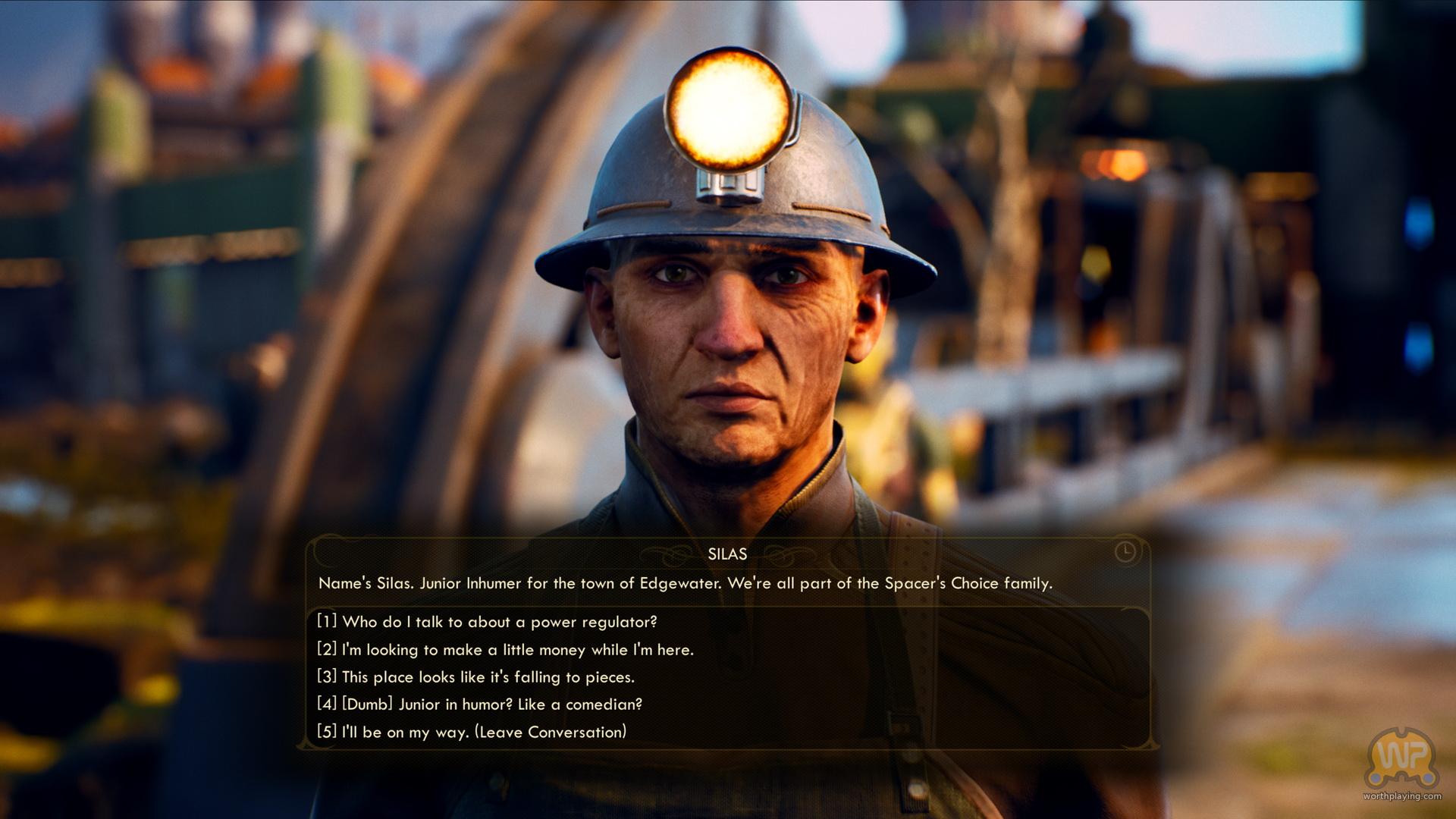Pick the Dumb reply about junior in humor
1456x819 pixels.
click(x=479, y=704)
